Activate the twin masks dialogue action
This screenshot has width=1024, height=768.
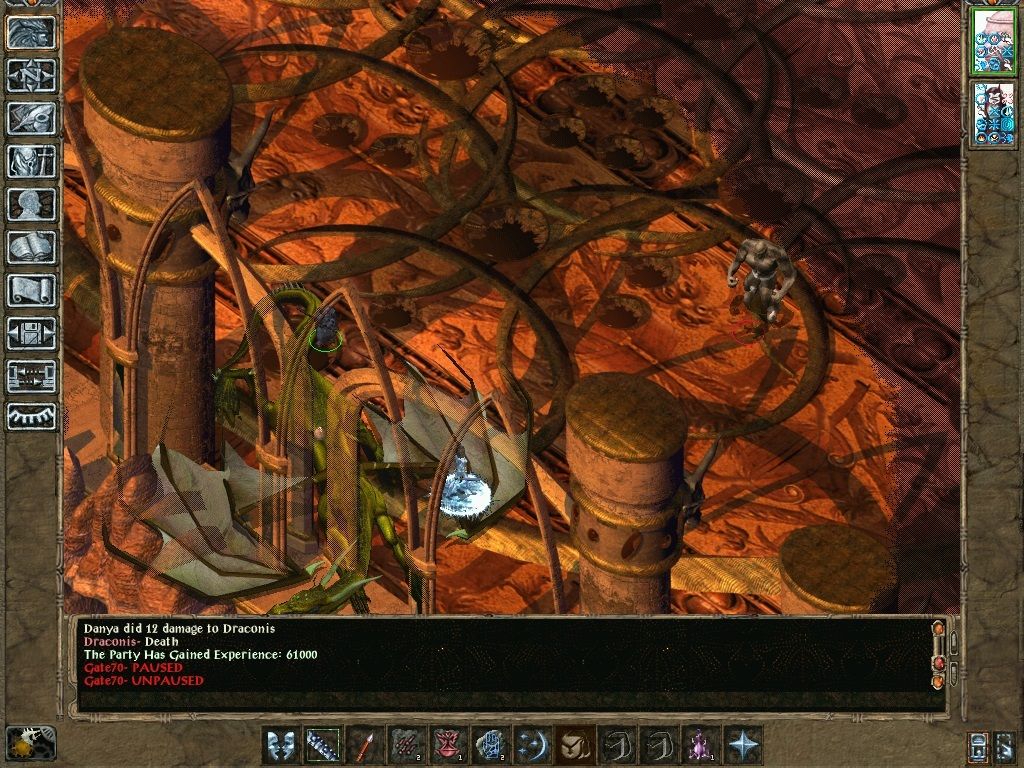click(281, 745)
